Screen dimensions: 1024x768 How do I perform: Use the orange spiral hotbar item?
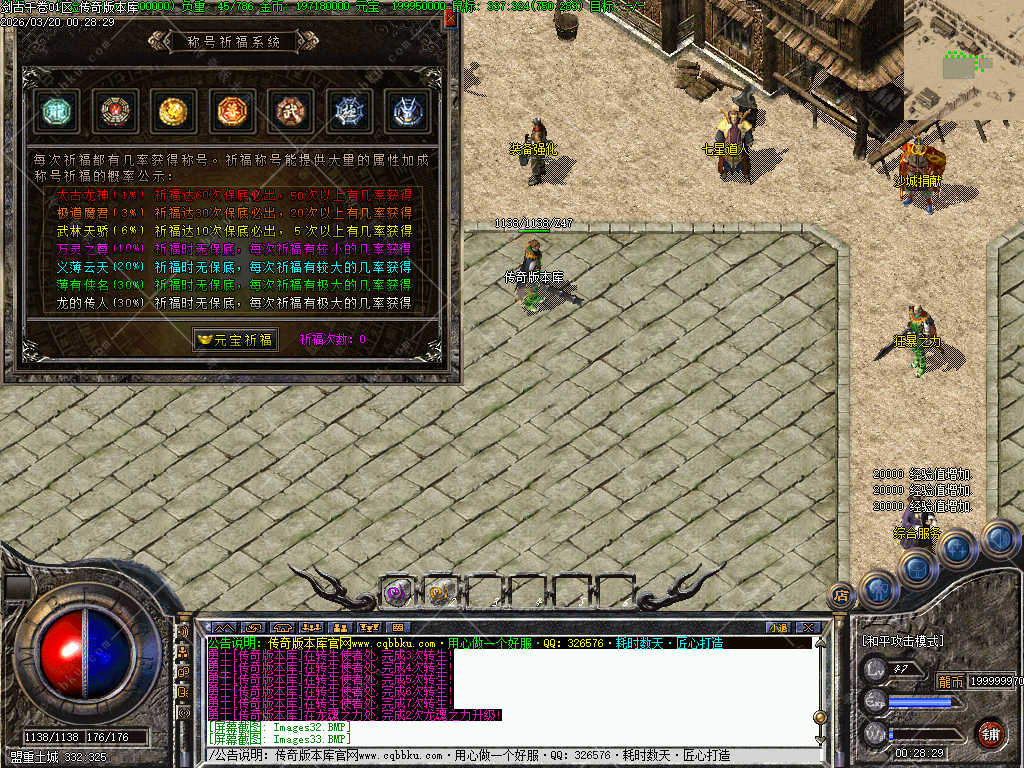(x=440, y=592)
